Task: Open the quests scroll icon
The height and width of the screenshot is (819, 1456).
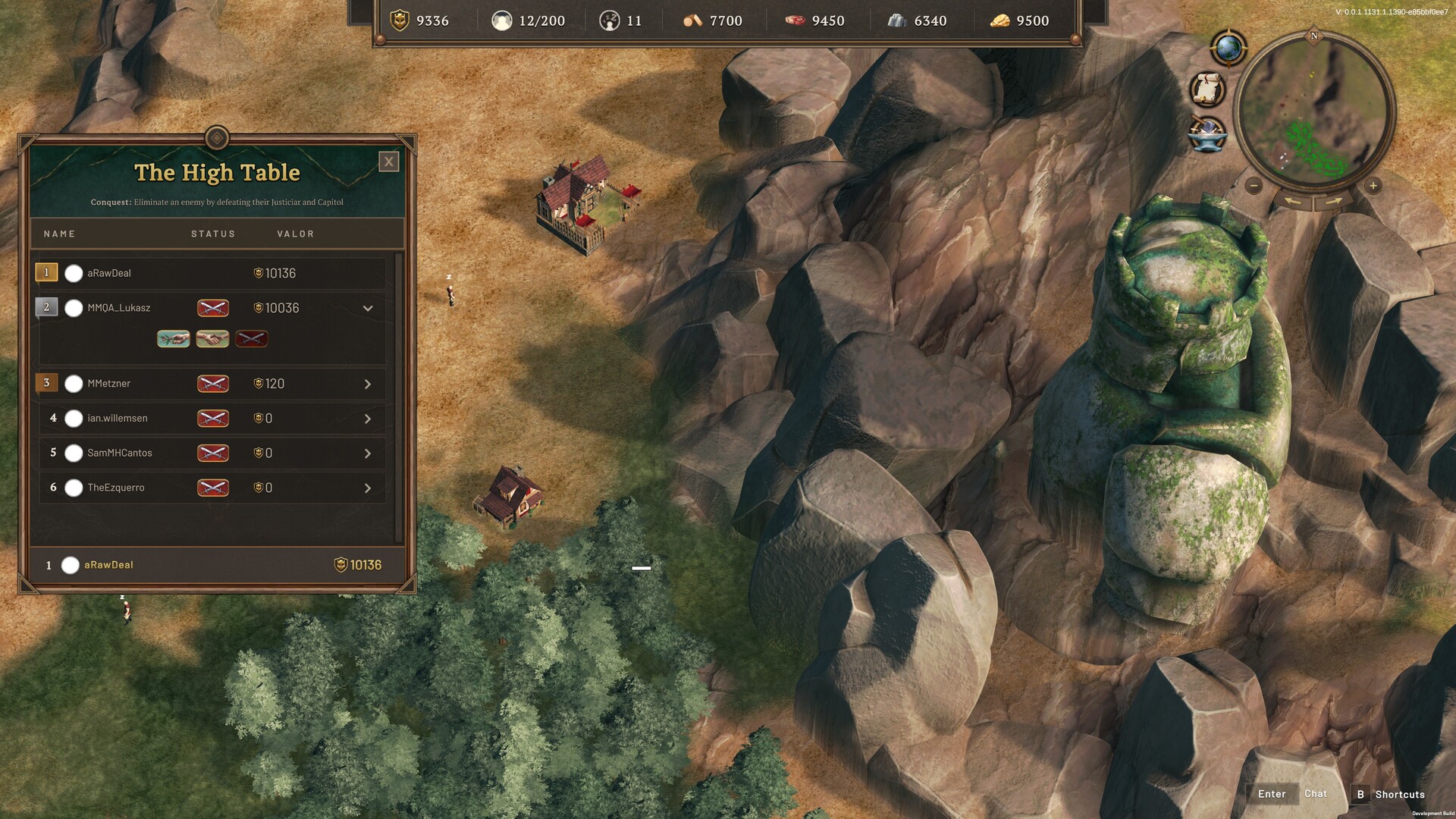Action: point(1207,89)
